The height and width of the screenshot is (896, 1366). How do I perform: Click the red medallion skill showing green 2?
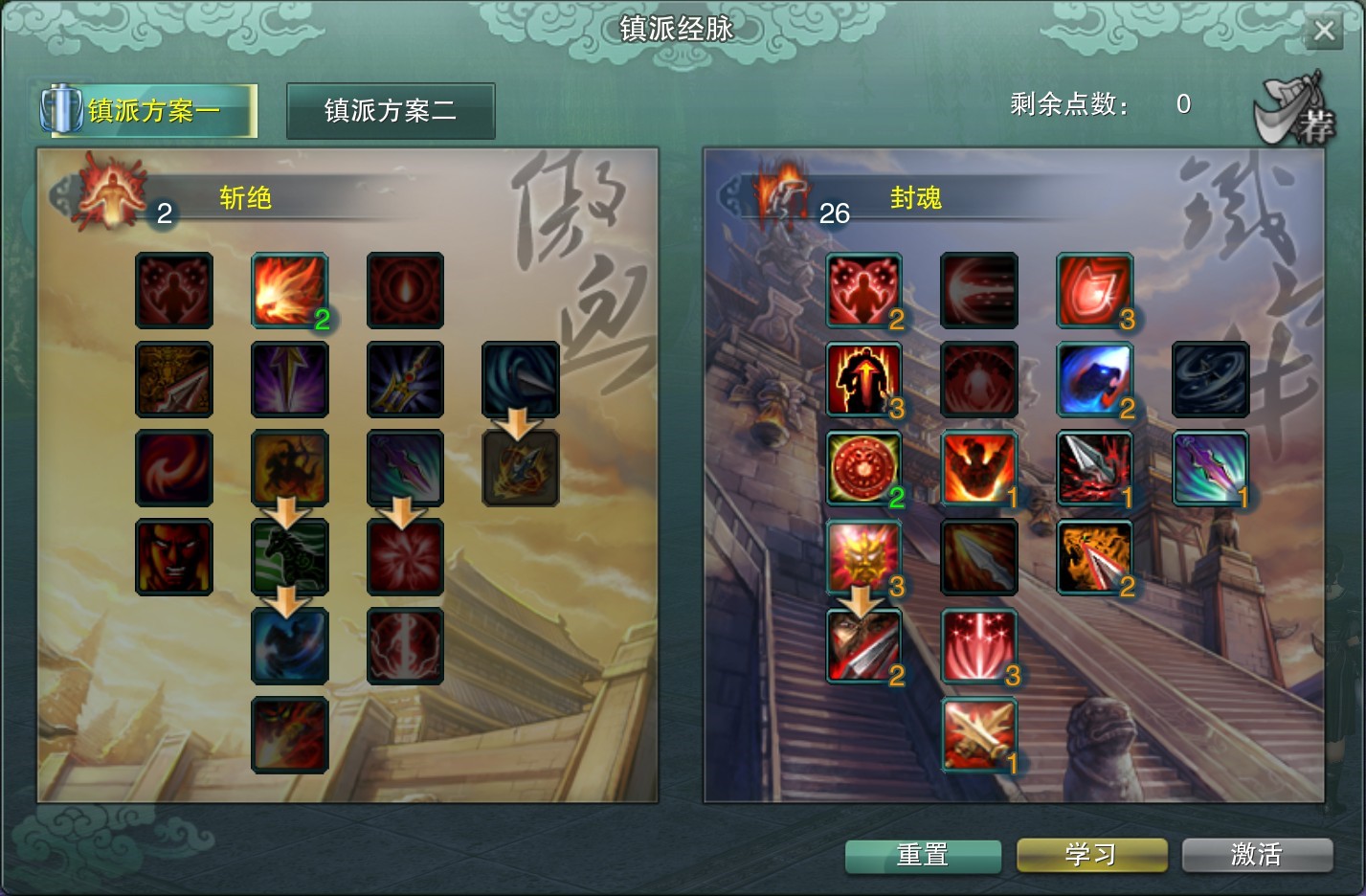point(863,468)
